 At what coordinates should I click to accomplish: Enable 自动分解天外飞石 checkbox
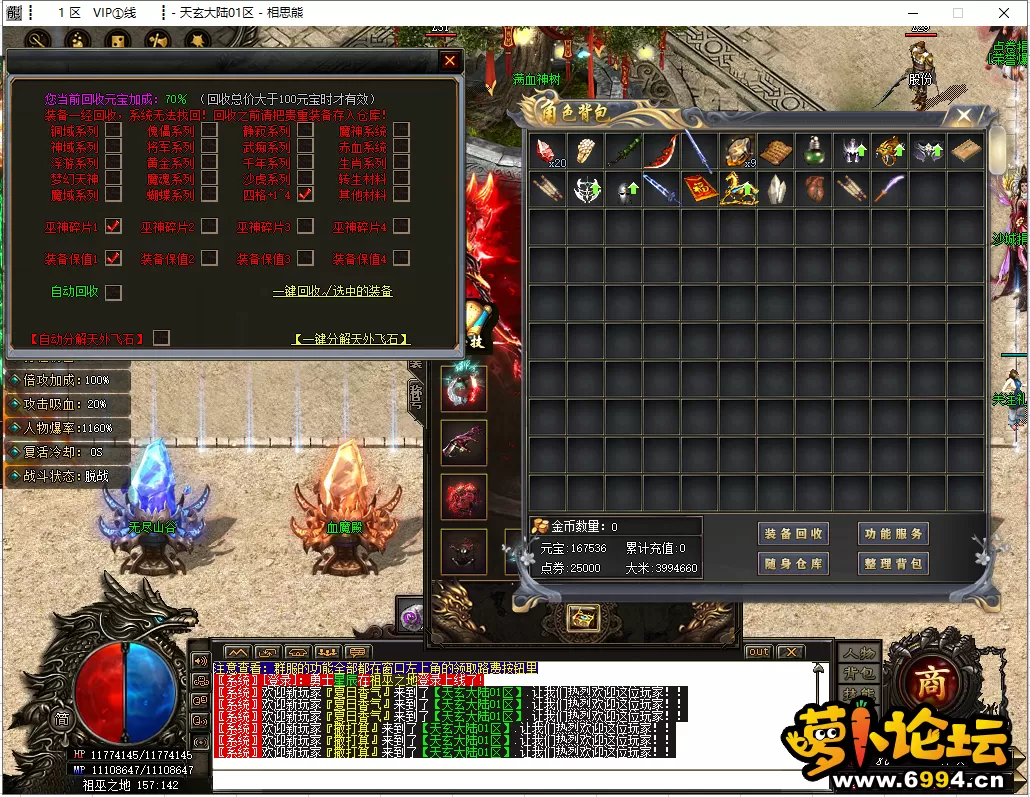tap(161, 338)
